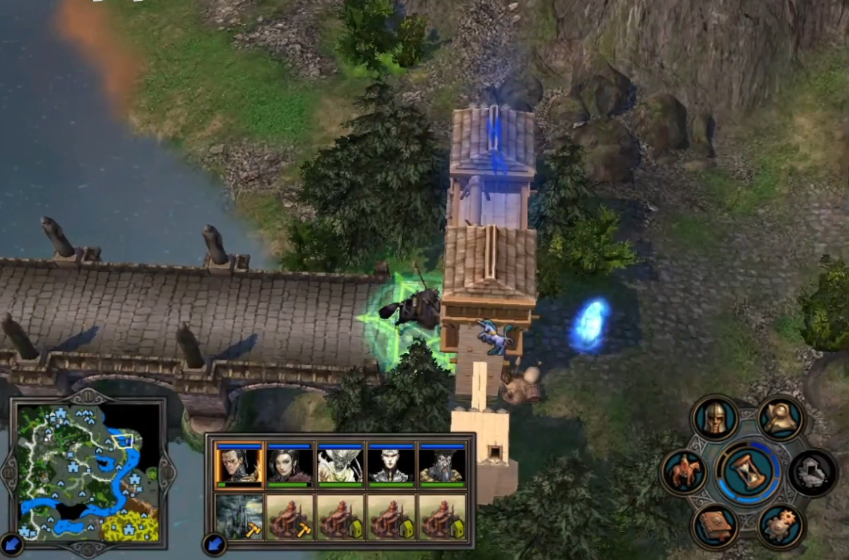The height and width of the screenshot is (560, 849).
Task: Click the blue arrow on the hero panel
Action: coord(212,543)
